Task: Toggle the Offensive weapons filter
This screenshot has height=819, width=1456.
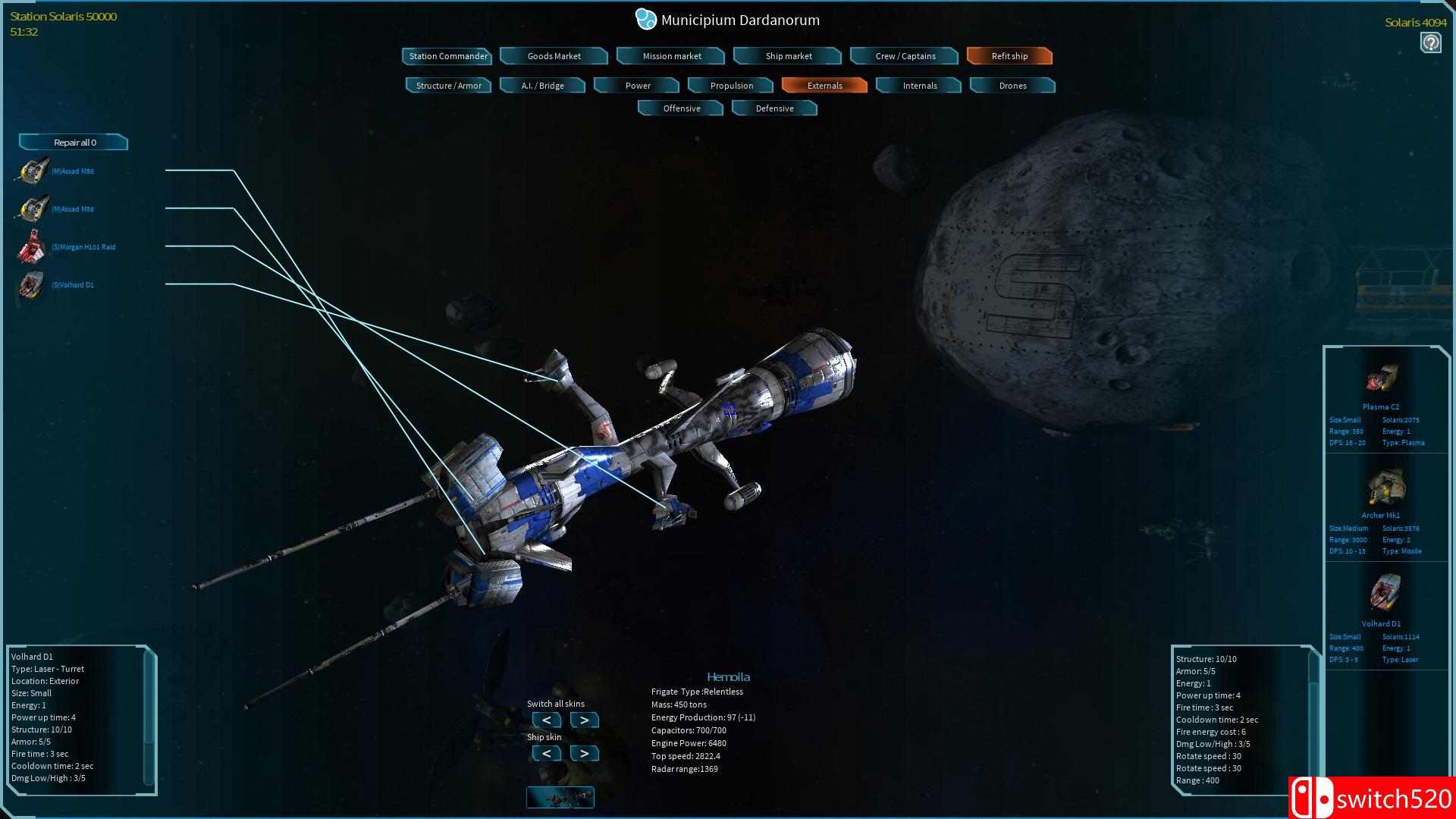Action: (679, 108)
